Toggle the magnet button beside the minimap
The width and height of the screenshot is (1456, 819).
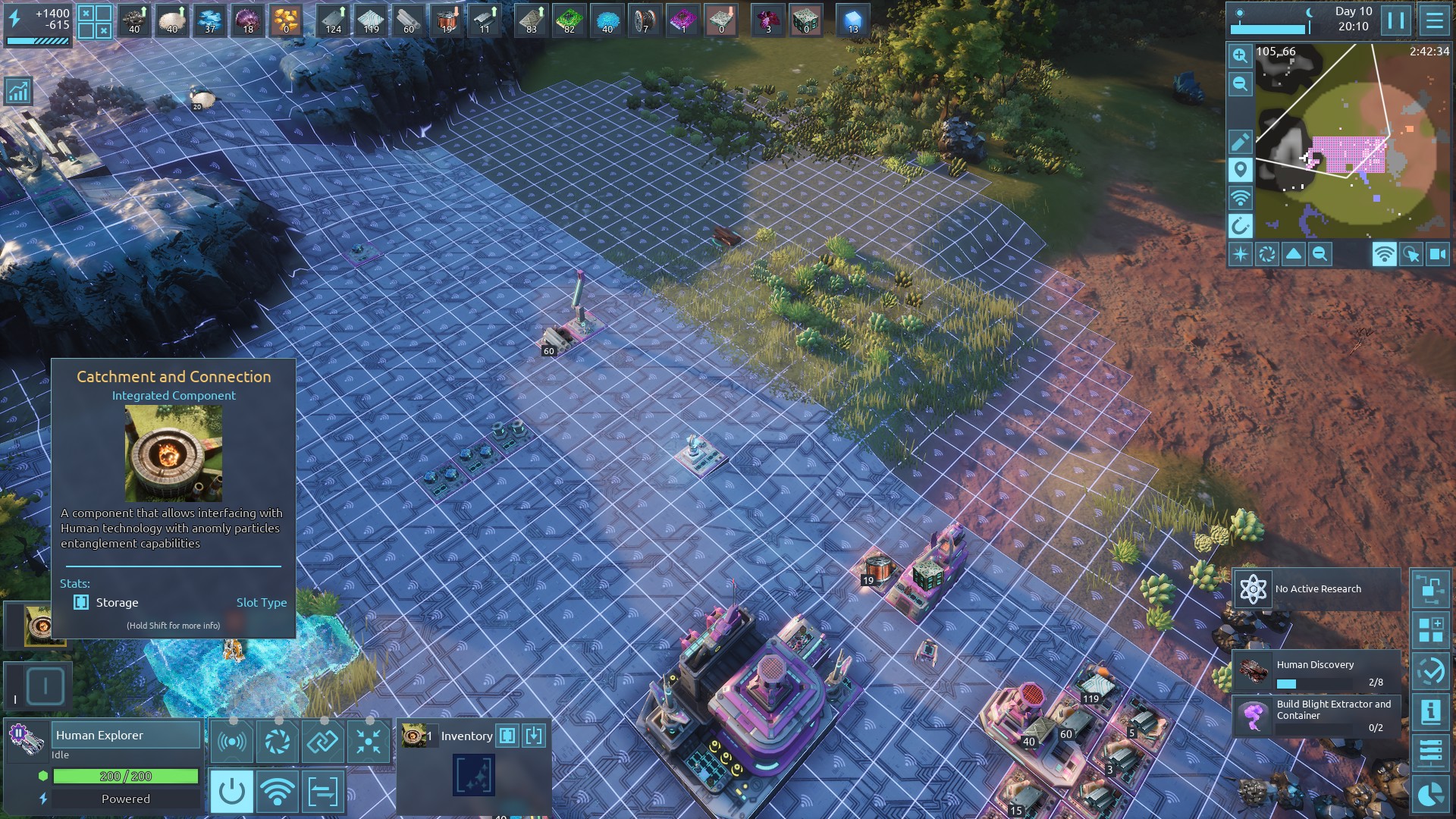pos(1240,225)
